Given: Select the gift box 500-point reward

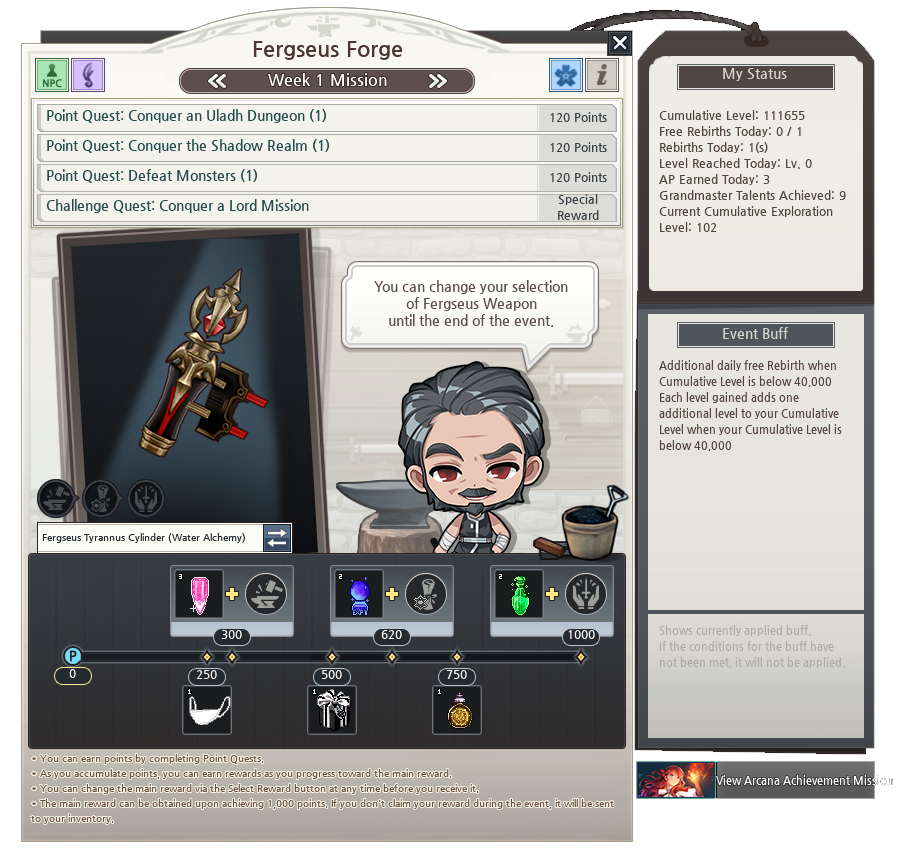Looking at the screenshot, I should click(x=332, y=710).
